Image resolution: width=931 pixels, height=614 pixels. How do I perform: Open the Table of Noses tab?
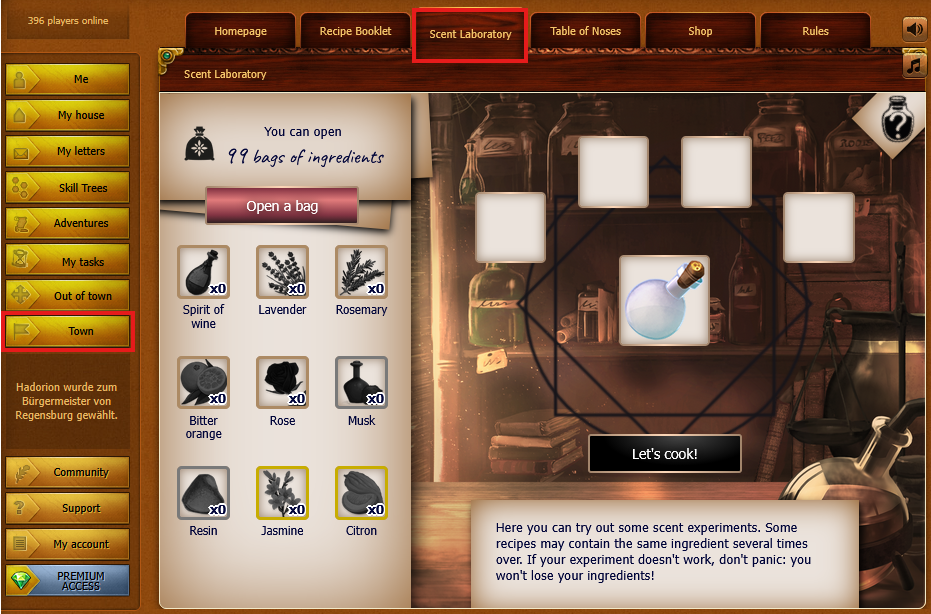pos(585,31)
